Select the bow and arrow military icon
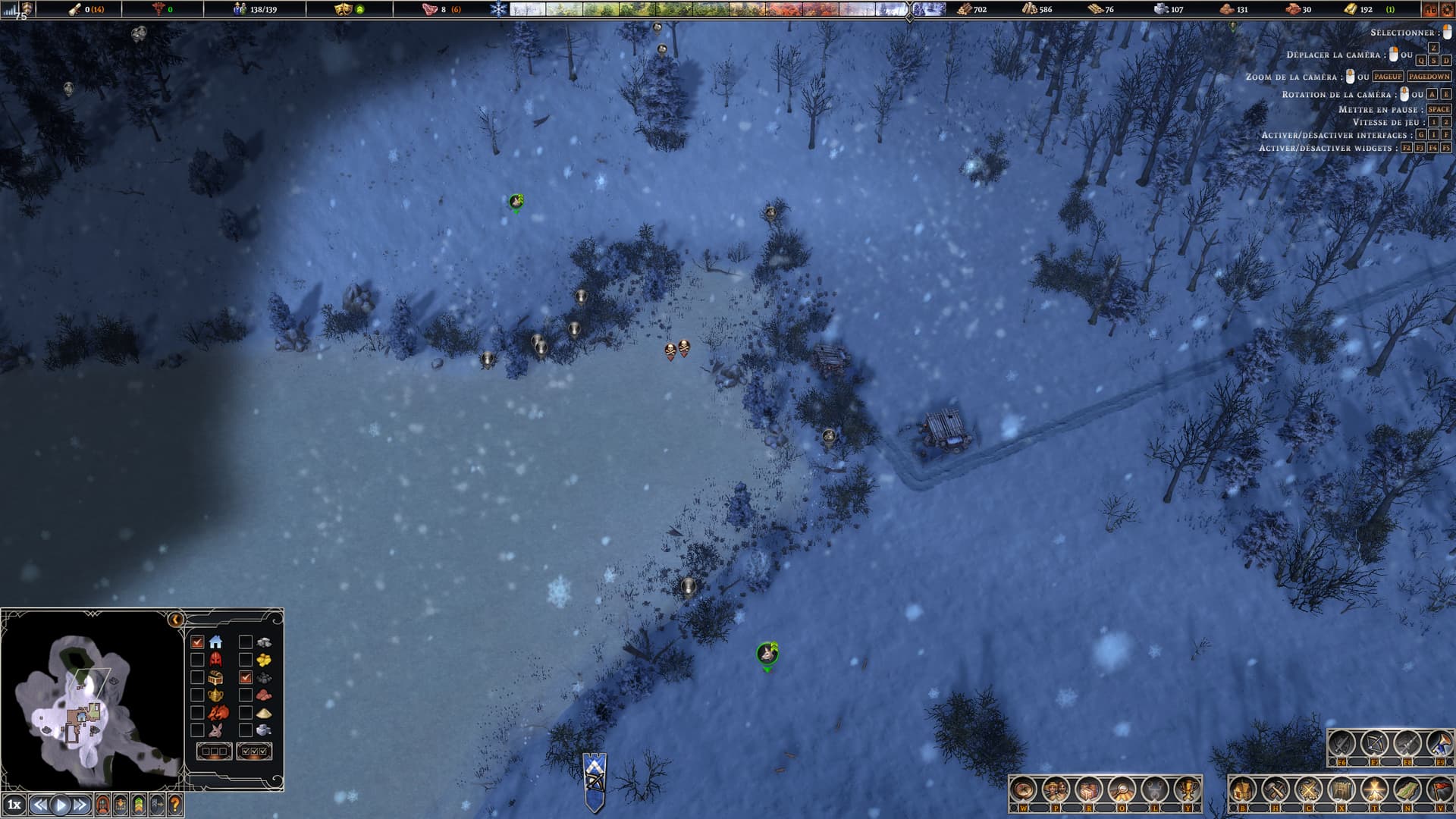This screenshot has width=1456, height=819. click(1373, 744)
